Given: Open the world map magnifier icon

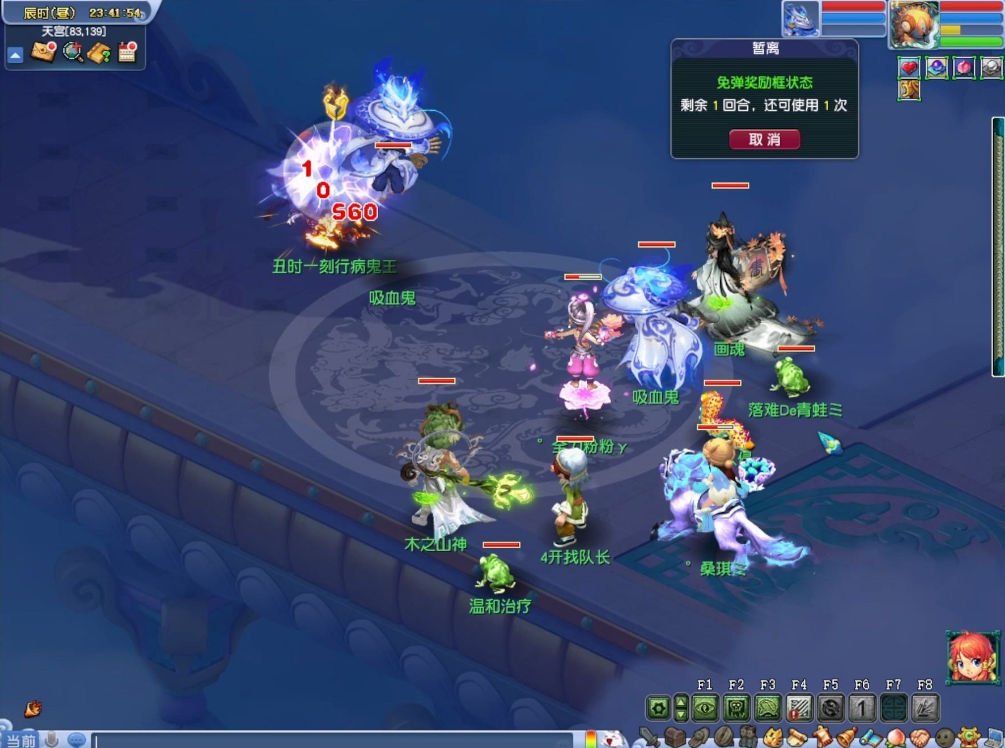Looking at the screenshot, I should coord(73,53).
